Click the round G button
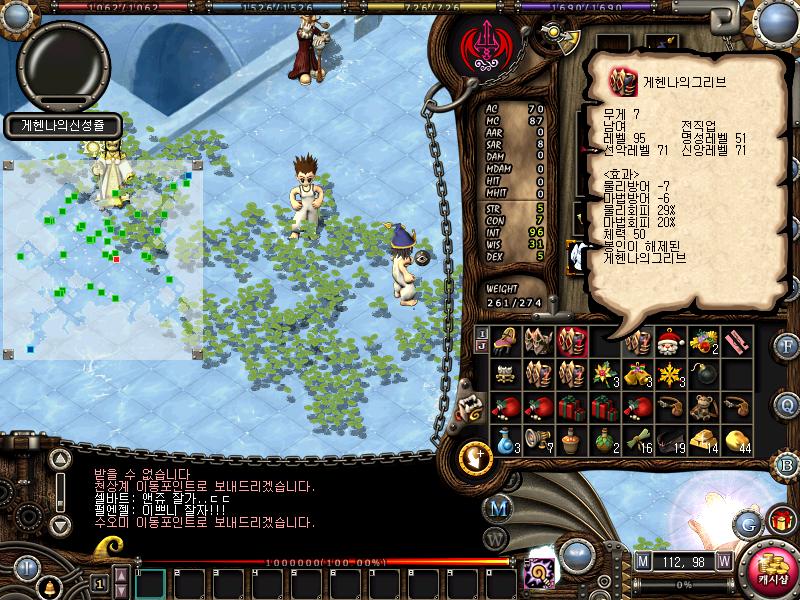 [747, 523]
